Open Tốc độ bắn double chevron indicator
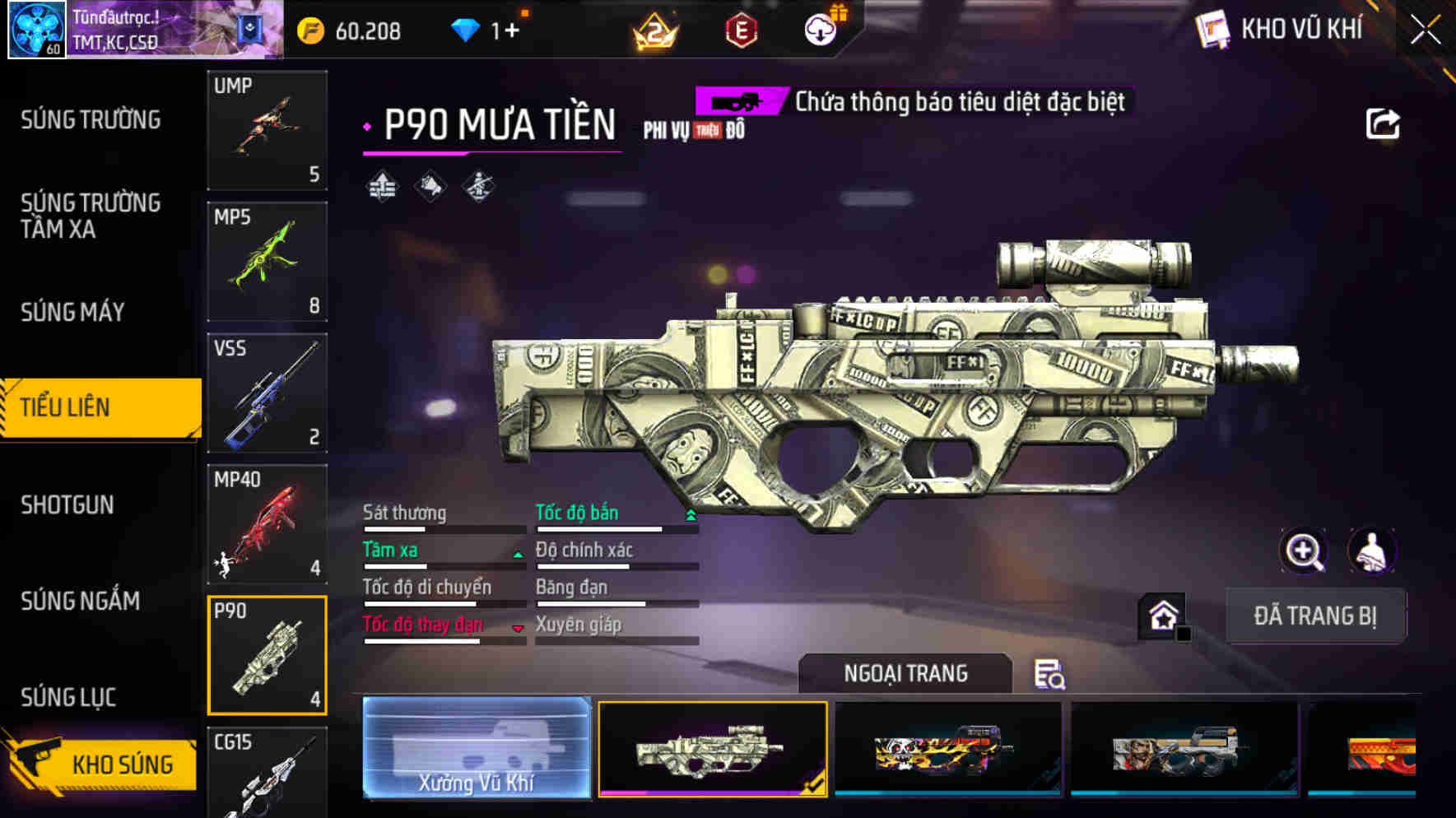Screen dimensions: 1456x818 (x=691, y=514)
